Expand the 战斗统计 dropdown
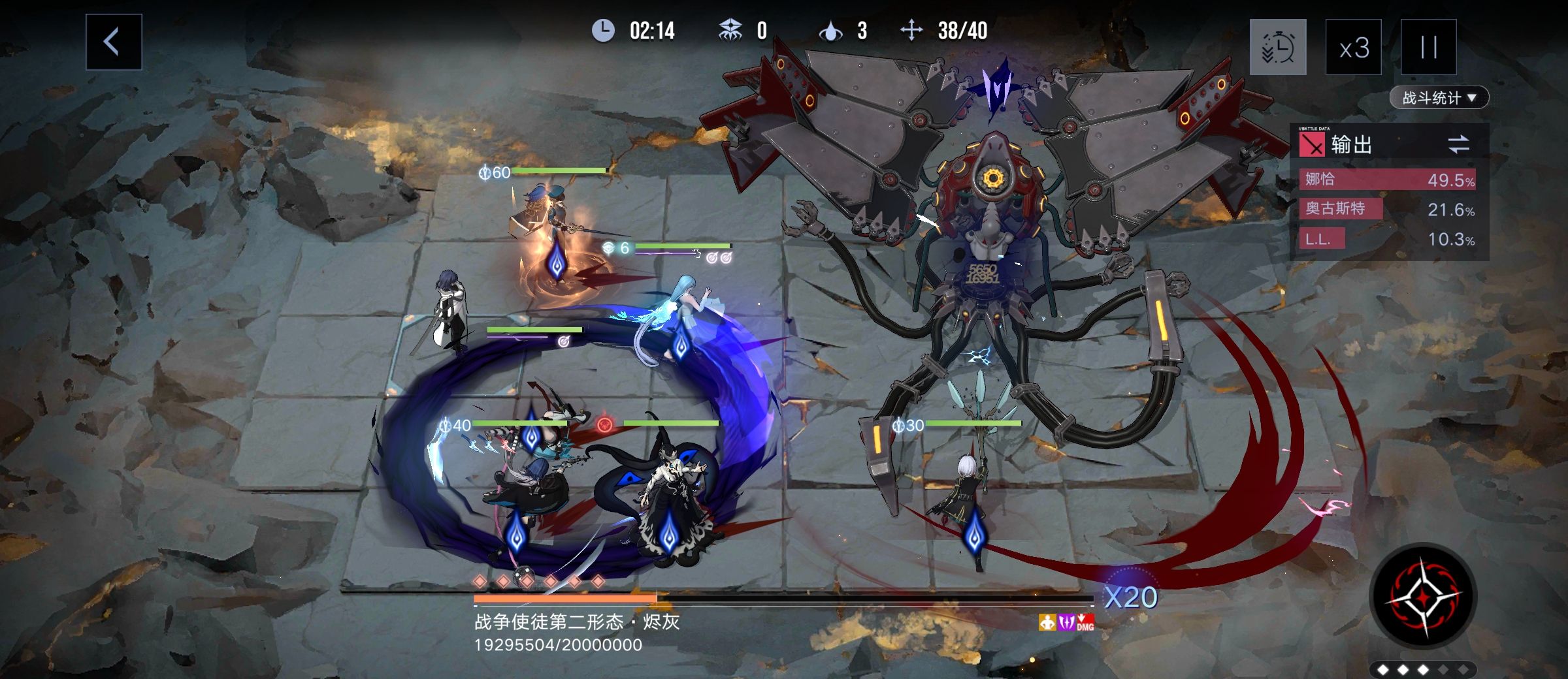Image resolution: width=1568 pixels, height=679 pixels. [1437, 97]
